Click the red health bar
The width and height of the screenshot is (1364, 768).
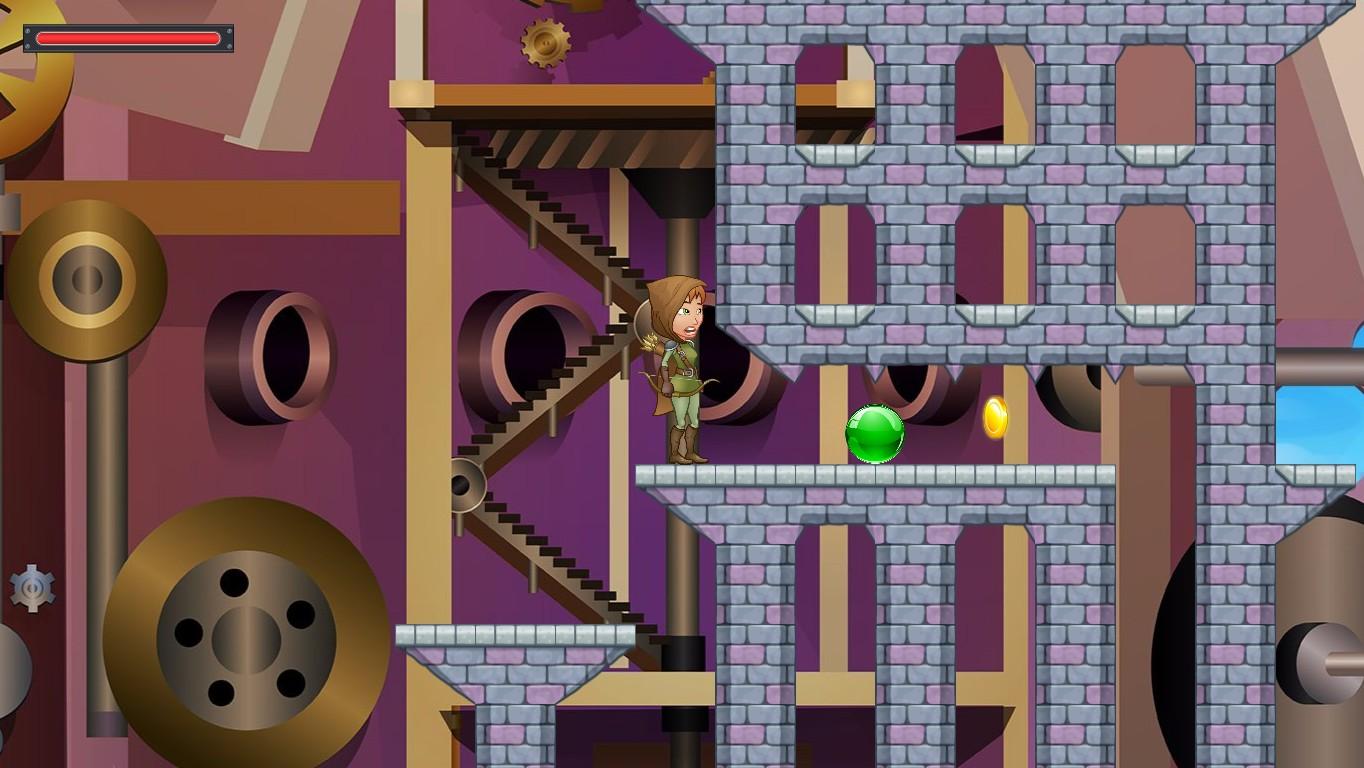point(128,38)
